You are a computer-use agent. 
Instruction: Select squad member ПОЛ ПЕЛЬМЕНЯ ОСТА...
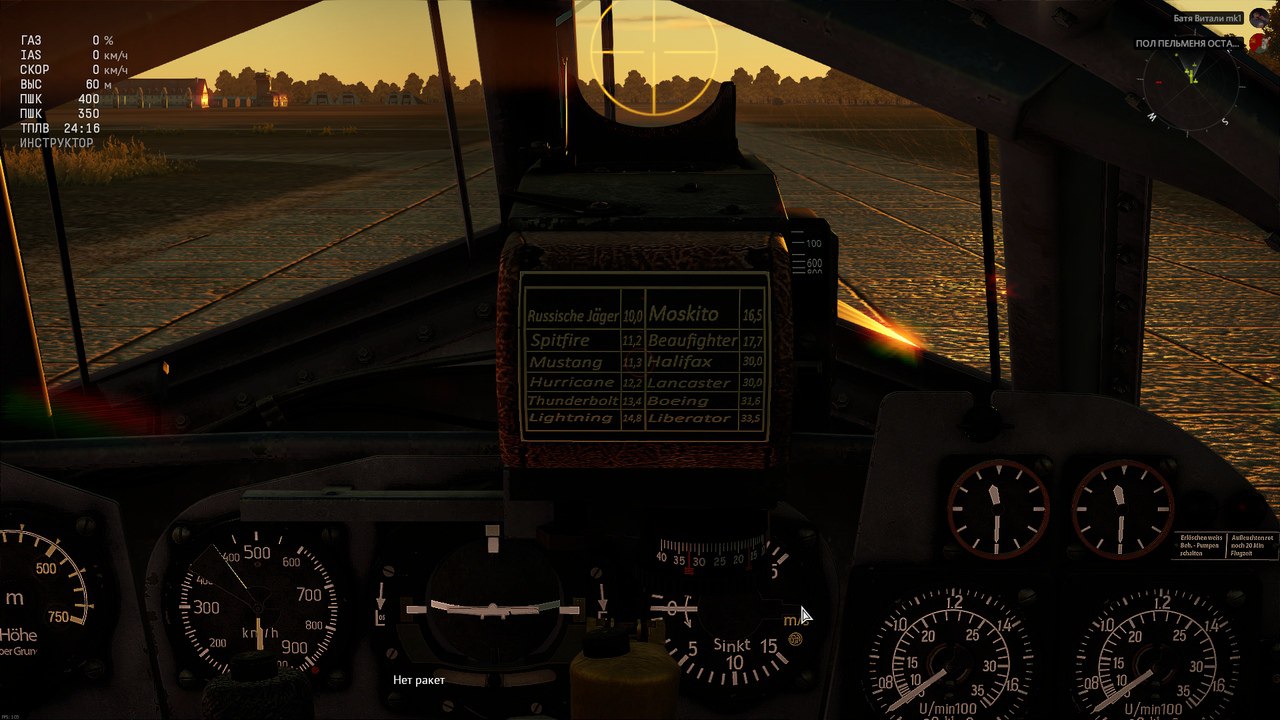pos(1188,43)
